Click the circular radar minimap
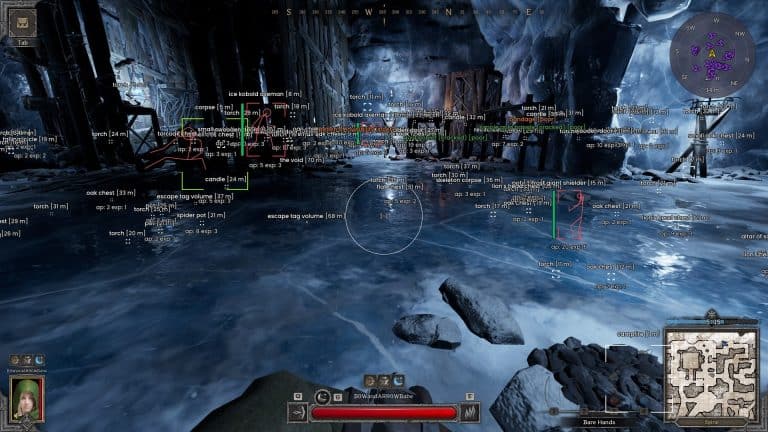Viewport: 768px width, 432px height. [x=712, y=53]
